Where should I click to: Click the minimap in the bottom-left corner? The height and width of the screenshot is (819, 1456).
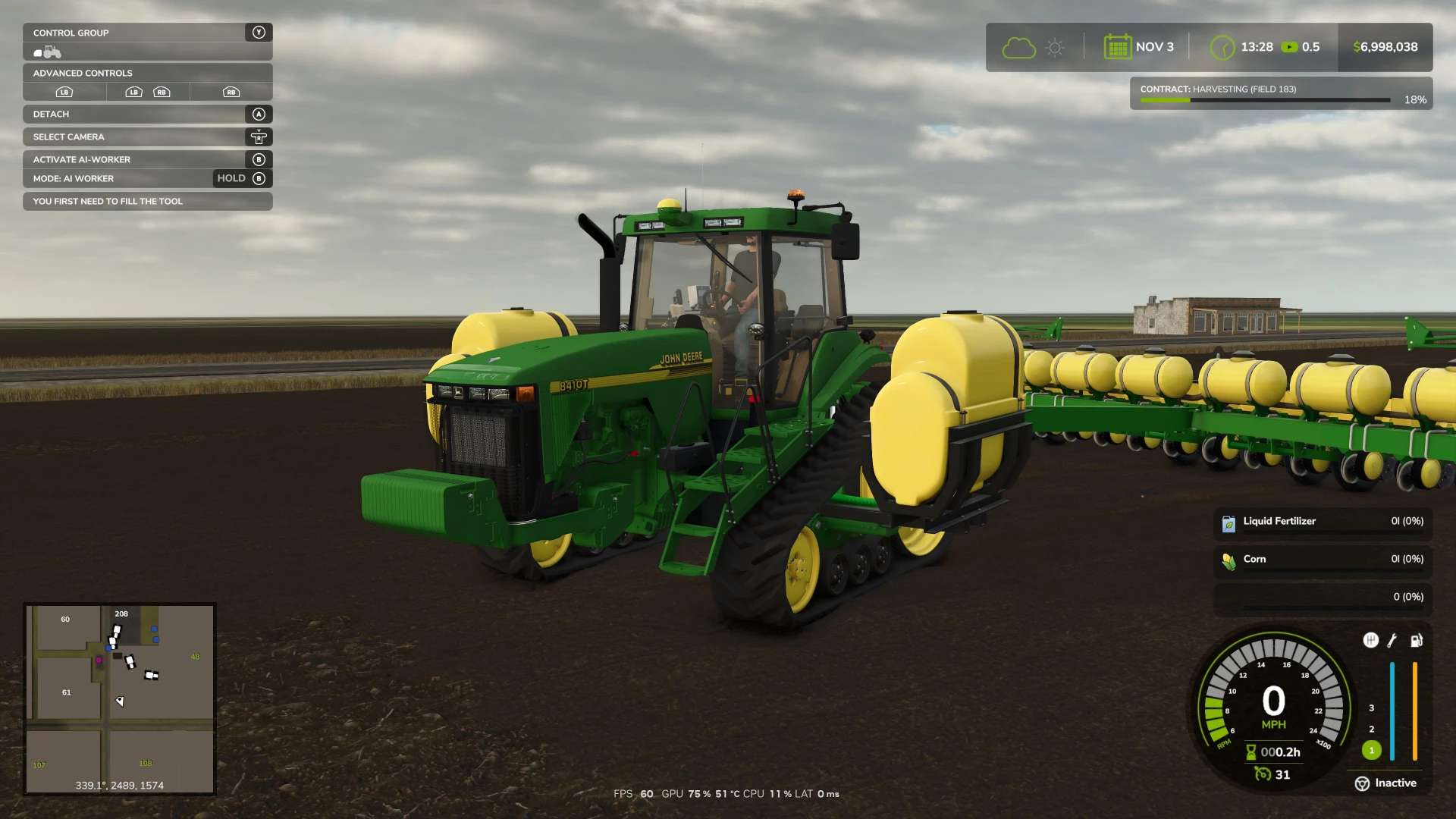[120, 698]
